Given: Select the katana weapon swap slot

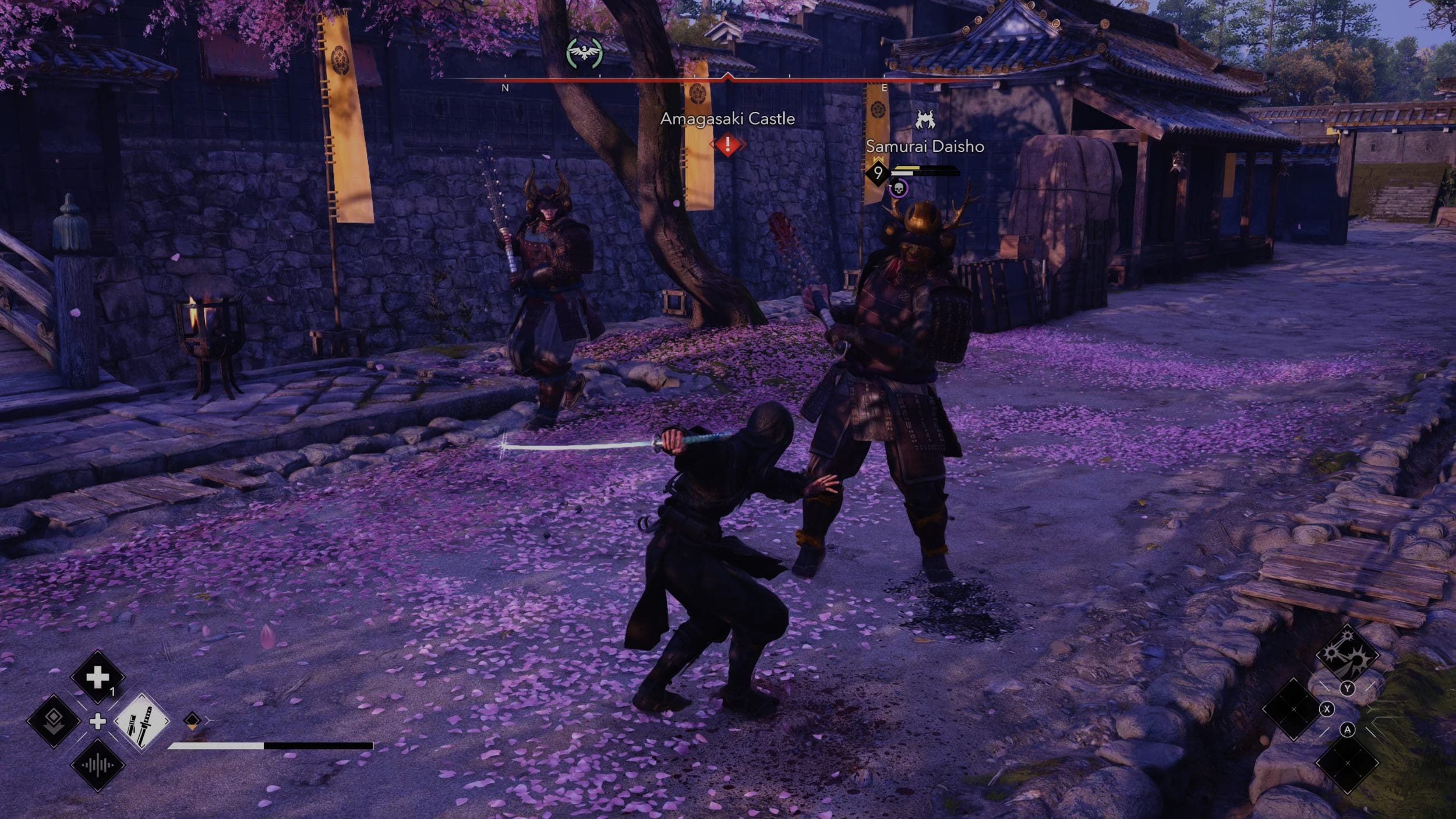Looking at the screenshot, I should pos(142,722).
